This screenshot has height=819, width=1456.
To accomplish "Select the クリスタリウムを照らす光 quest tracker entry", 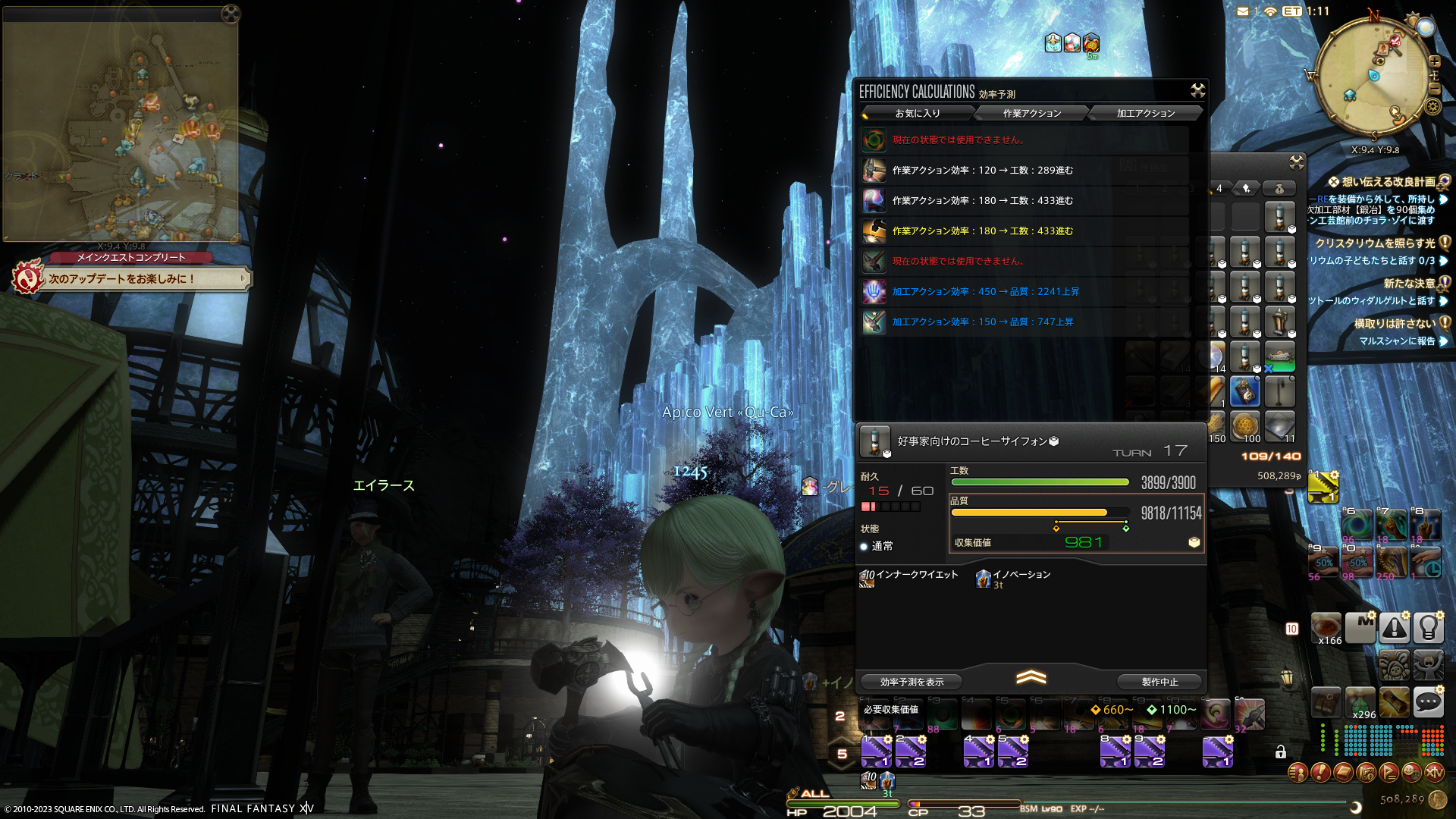I will pos(1374,243).
